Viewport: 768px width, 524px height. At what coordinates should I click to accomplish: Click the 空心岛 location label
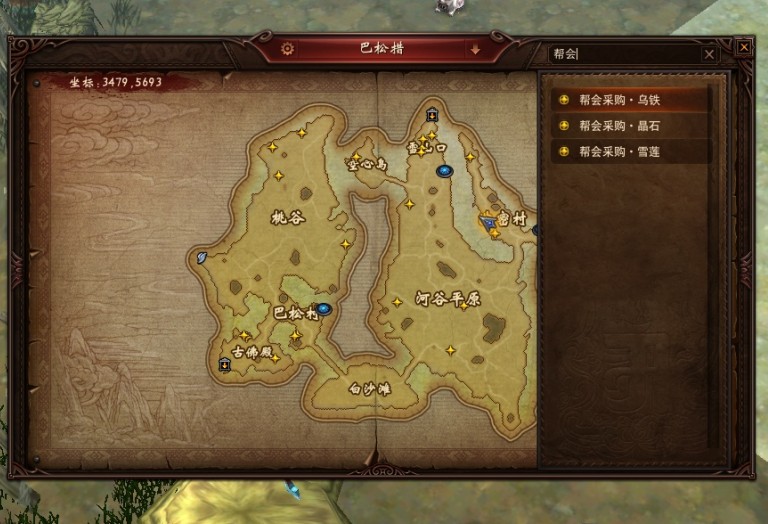click(x=365, y=163)
